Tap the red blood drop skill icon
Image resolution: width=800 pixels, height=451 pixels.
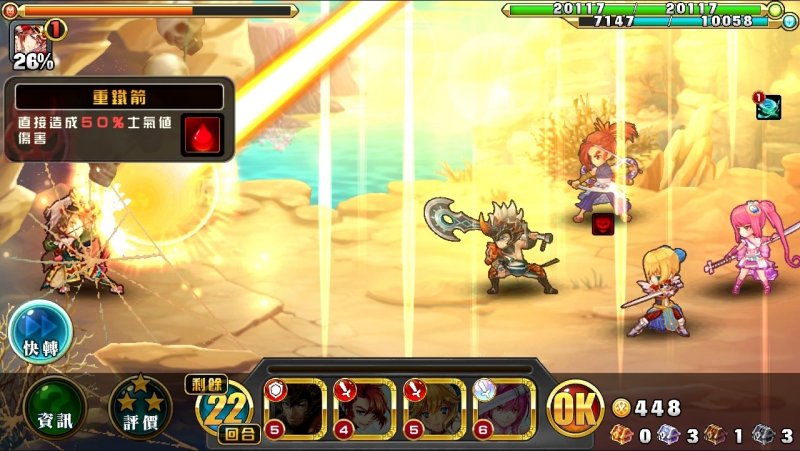(200, 134)
